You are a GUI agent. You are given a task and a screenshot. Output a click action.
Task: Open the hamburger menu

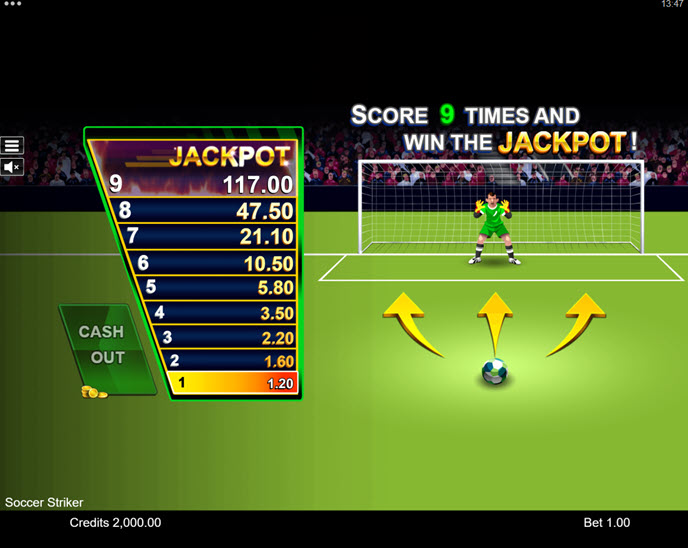[x=12, y=146]
